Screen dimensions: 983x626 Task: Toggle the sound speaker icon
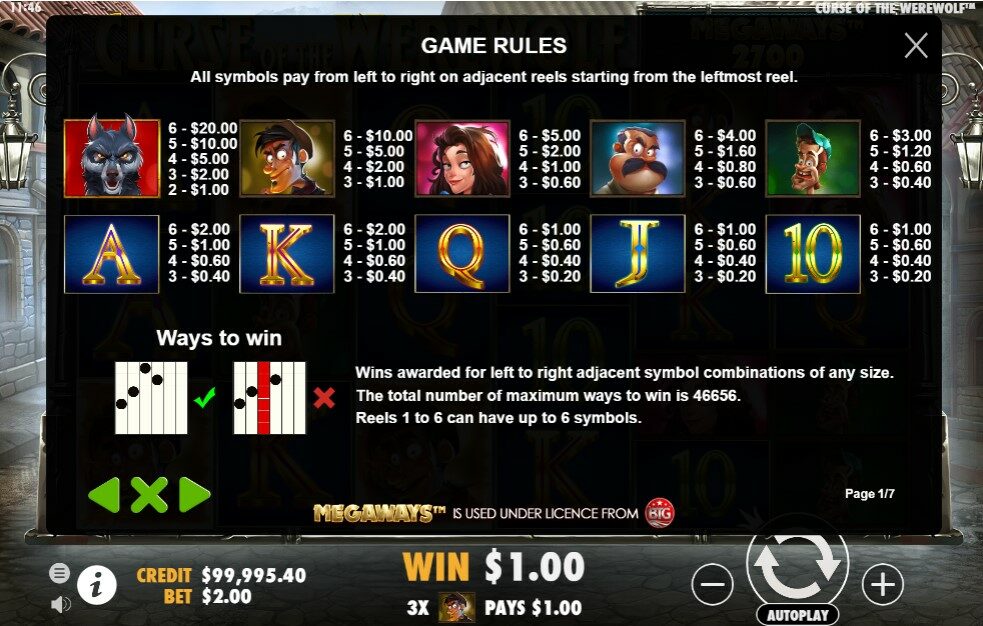(60, 603)
